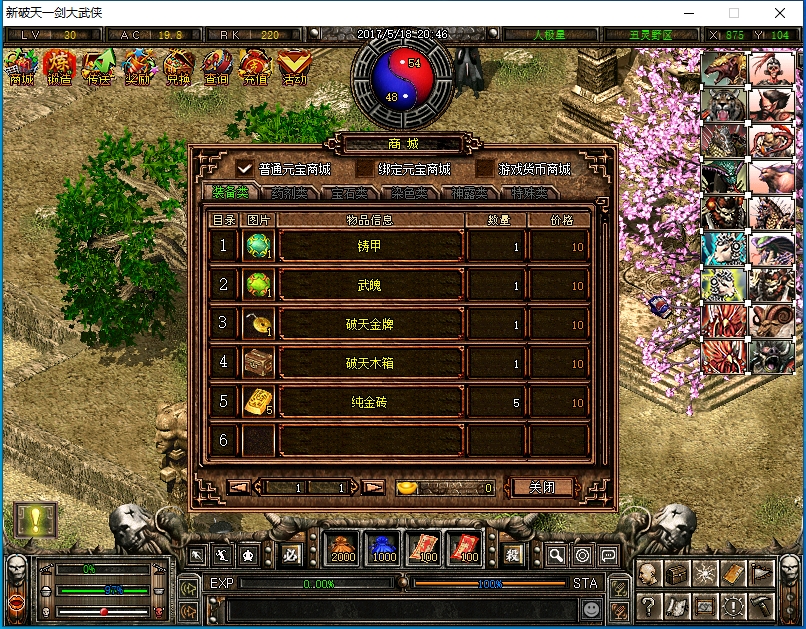Screen dimensions: 806x629
Task: Tick the 绑定元宝商城 checkbox
Action: pyautogui.click(x=366, y=169)
